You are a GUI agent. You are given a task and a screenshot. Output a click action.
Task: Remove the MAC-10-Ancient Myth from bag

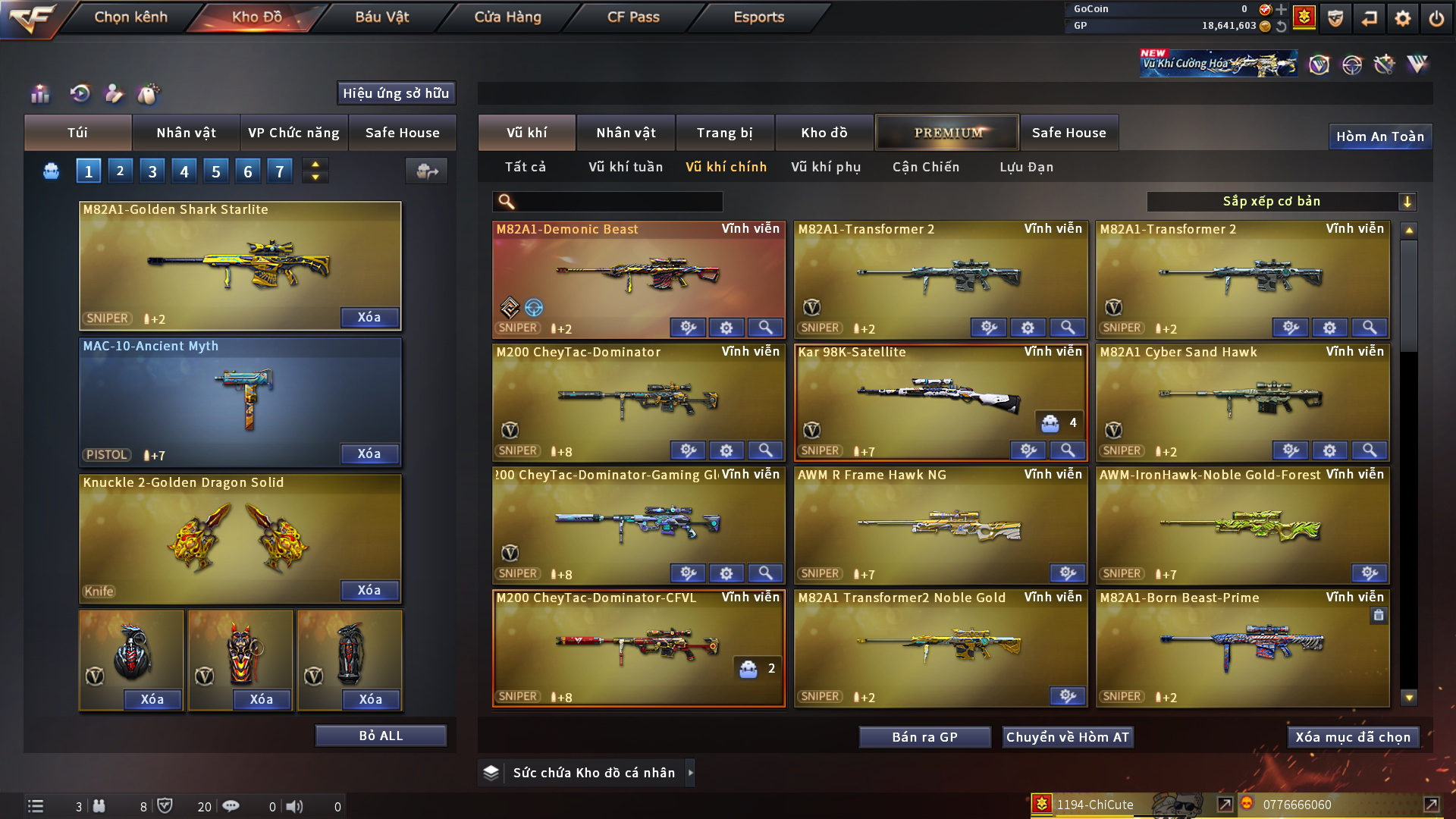pyautogui.click(x=369, y=453)
